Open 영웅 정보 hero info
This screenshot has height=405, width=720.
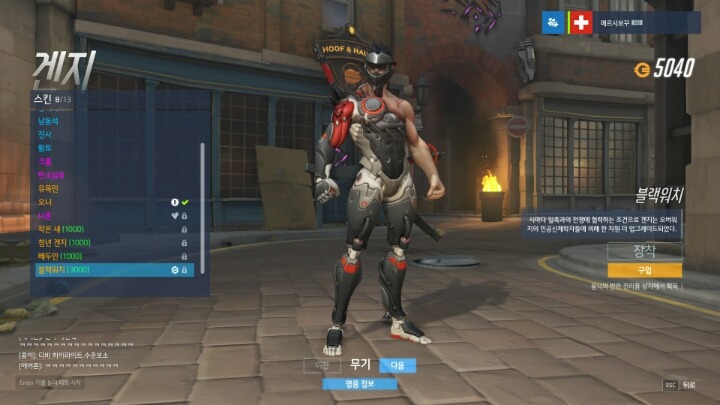(x=358, y=383)
